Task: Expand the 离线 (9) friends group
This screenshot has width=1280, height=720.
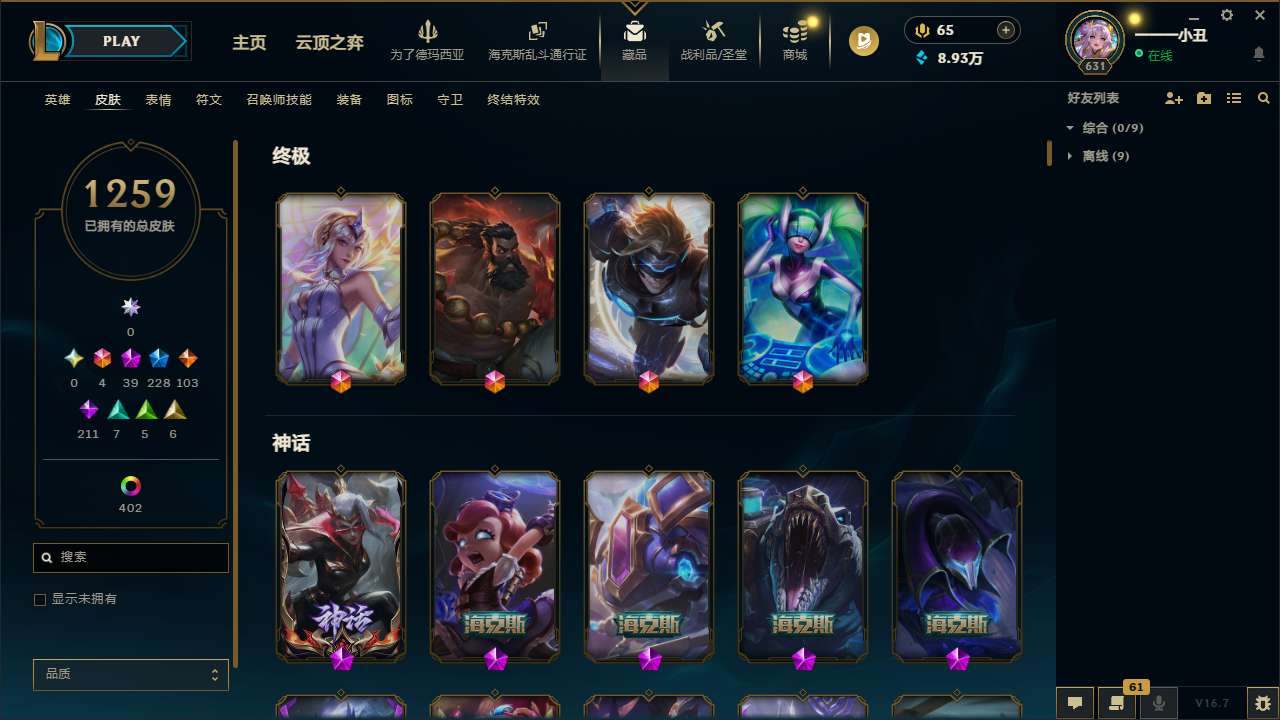Action: 1070,156
